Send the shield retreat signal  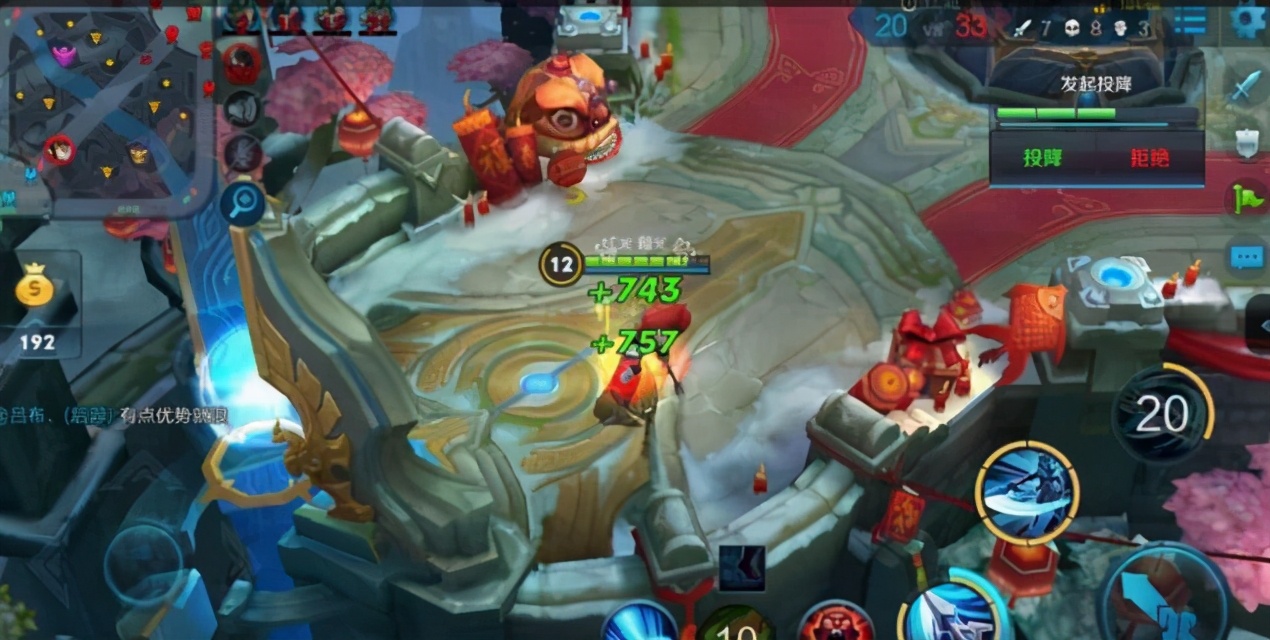tap(1246, 142)
